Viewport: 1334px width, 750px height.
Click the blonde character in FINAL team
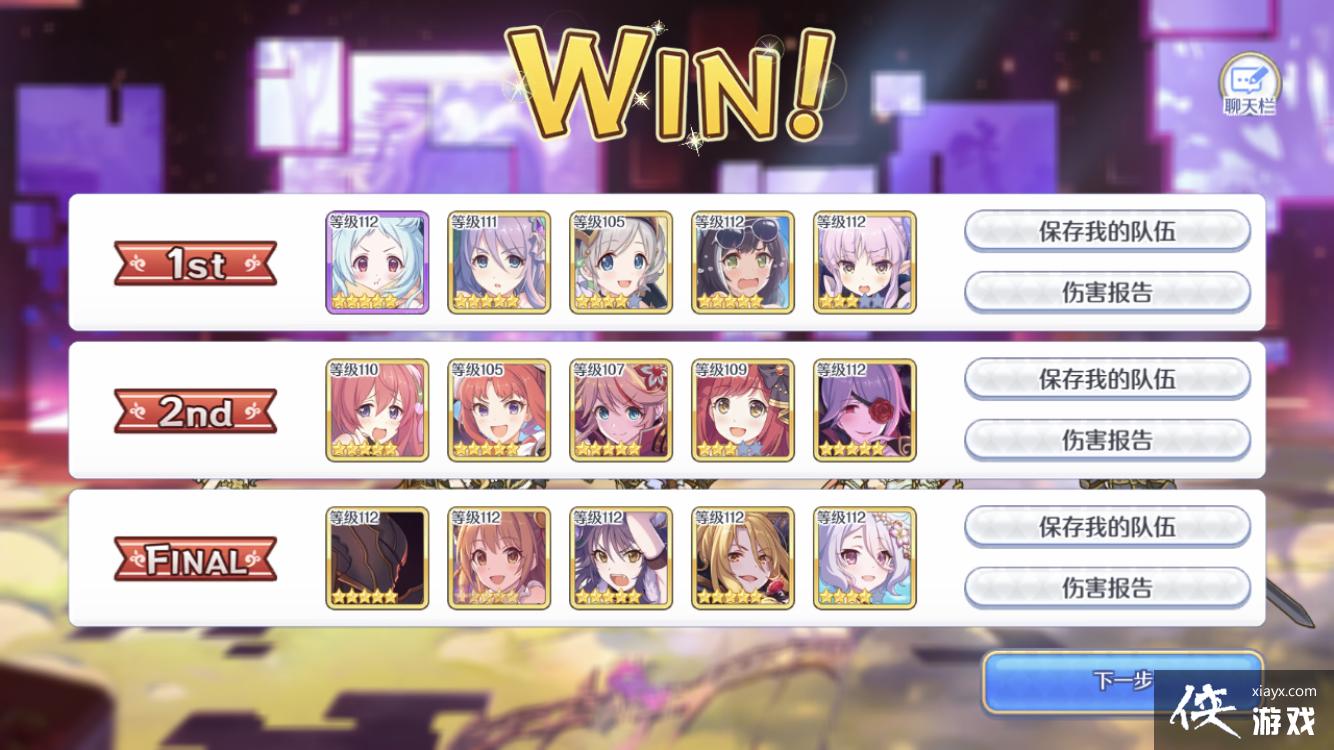pyautogui.click(x=742, y=558)
